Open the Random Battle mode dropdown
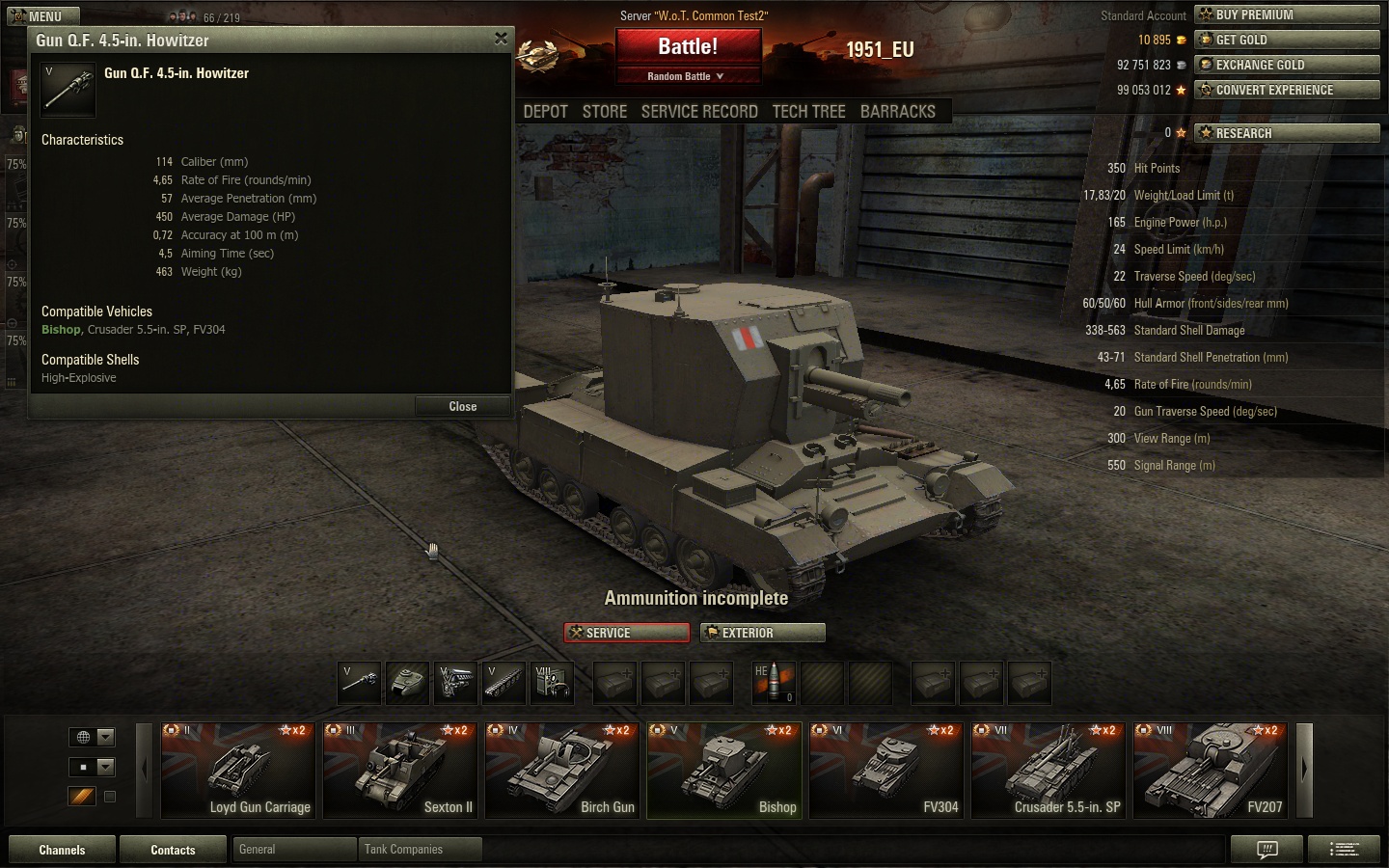Screen dimensions: 1389x868 pyautogui.click(x=686, y=76)
